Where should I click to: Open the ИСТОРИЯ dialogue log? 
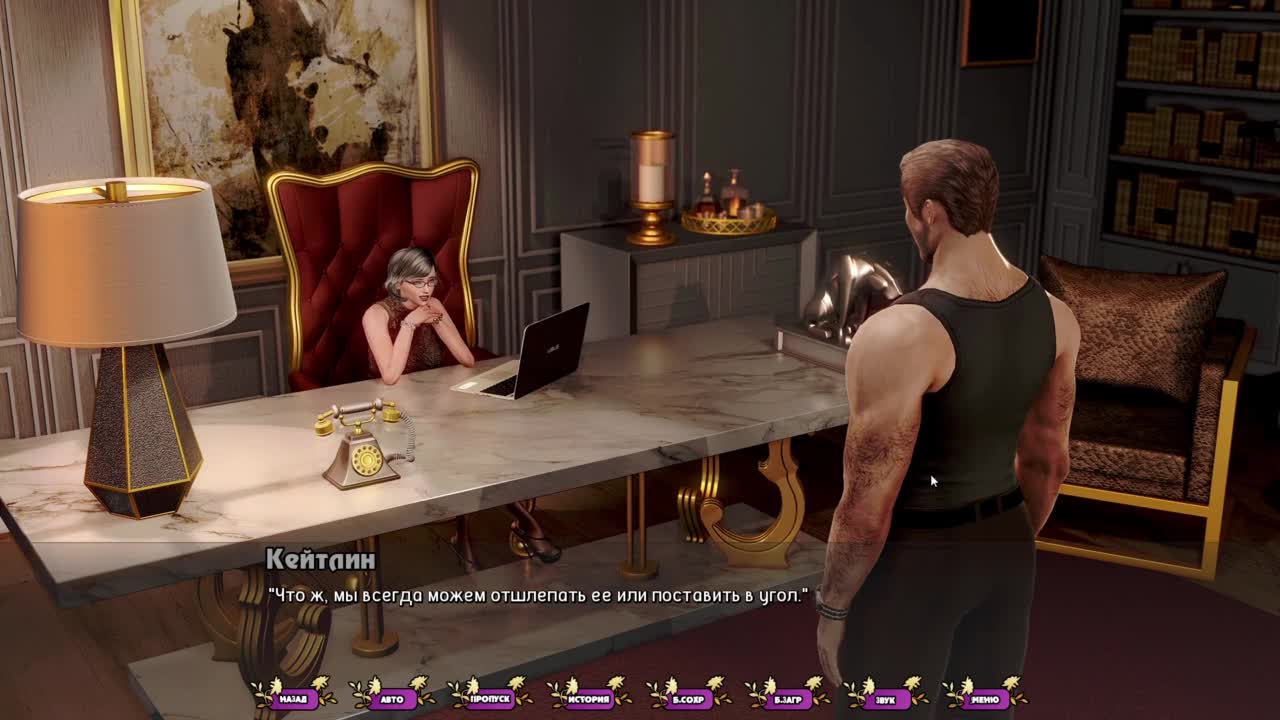click(589, 699)
